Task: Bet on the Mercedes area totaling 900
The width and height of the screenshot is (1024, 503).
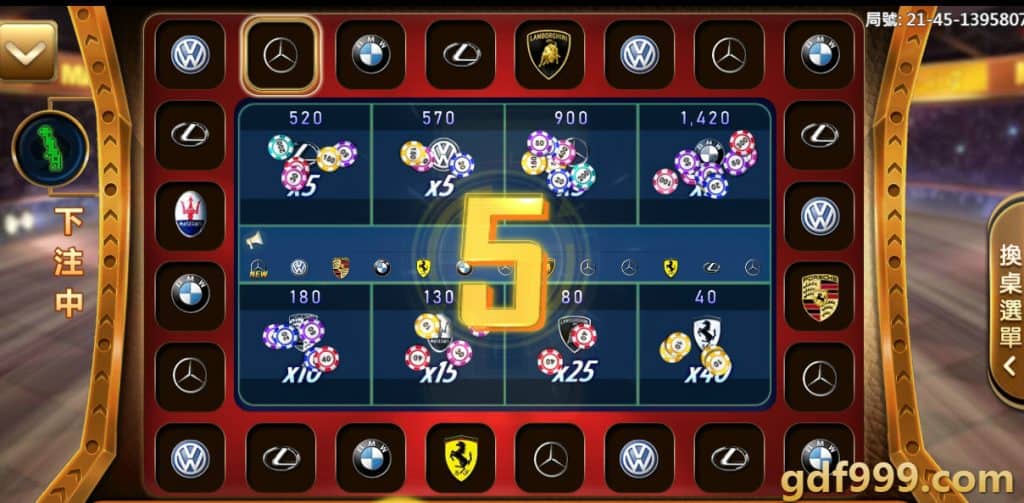Action: coord(571,161)
